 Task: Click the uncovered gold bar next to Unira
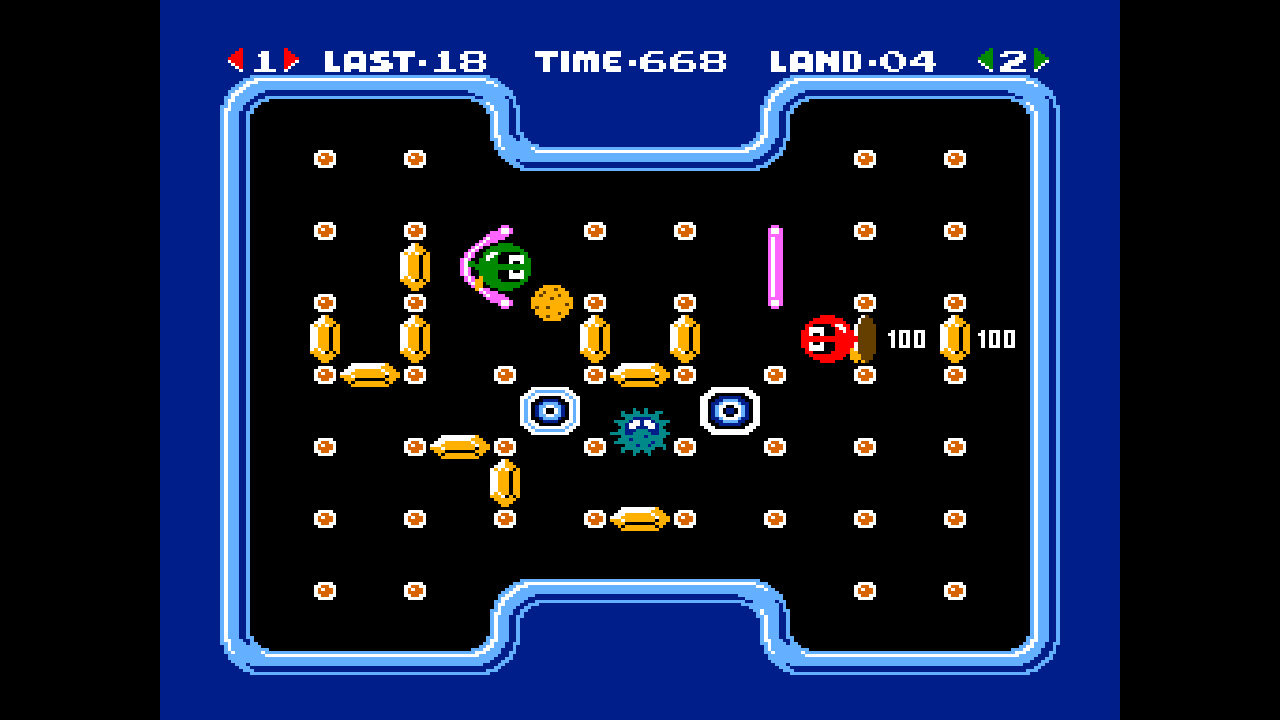coord(953,340)
